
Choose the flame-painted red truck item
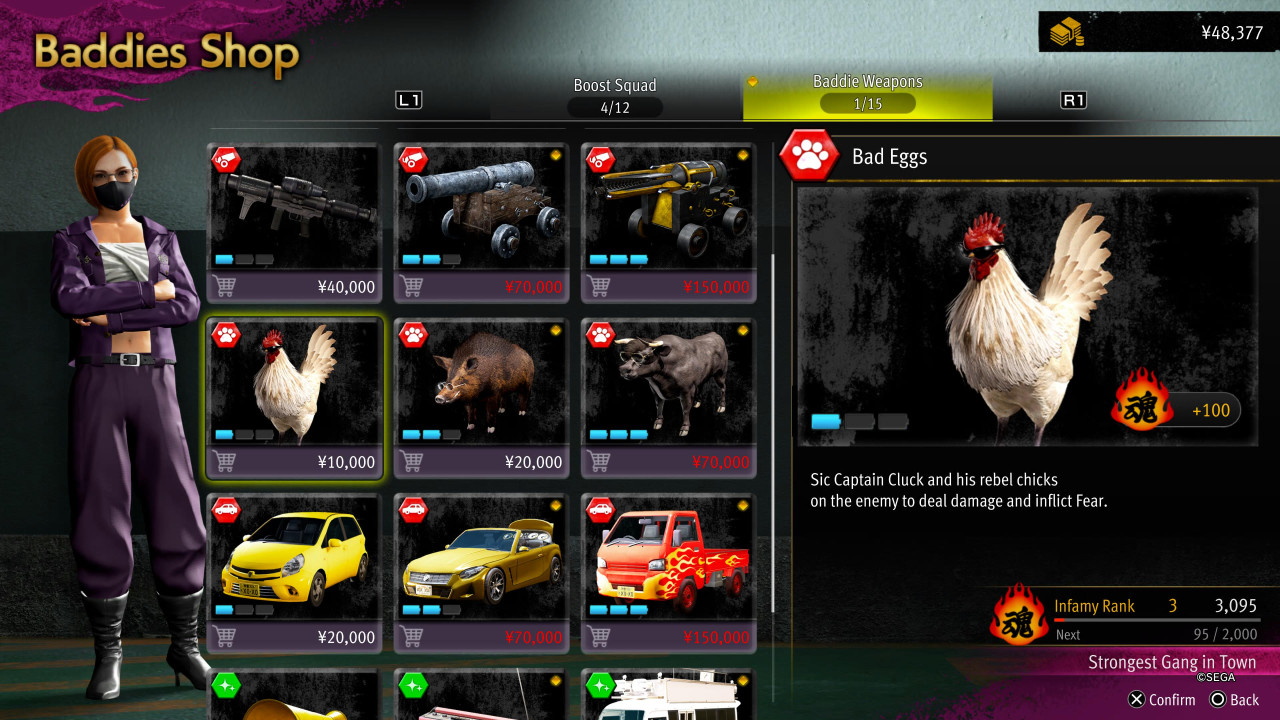(x=670, y=572)
